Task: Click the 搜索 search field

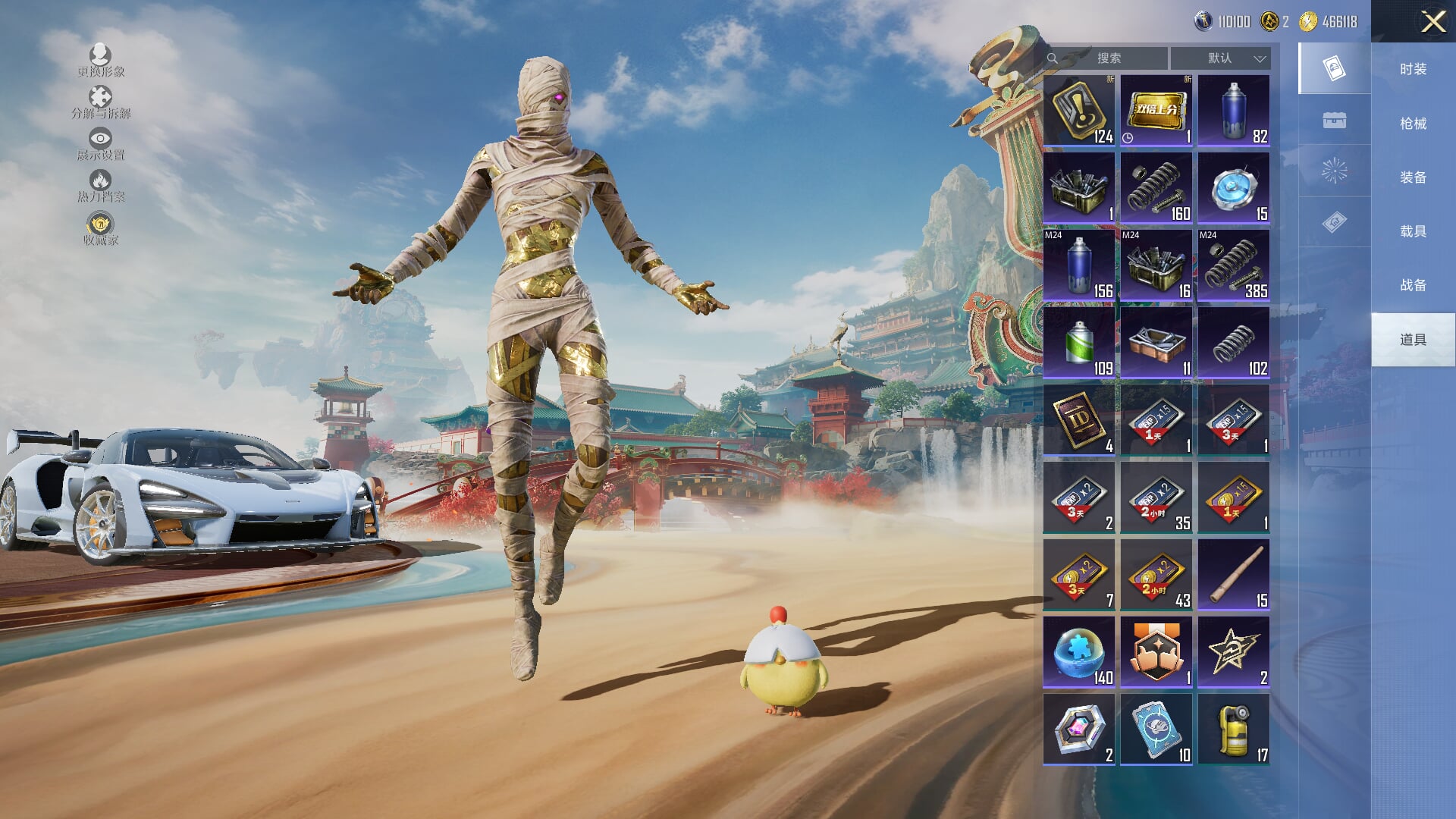Action: pyautogui.click(x=1109, y=58)
